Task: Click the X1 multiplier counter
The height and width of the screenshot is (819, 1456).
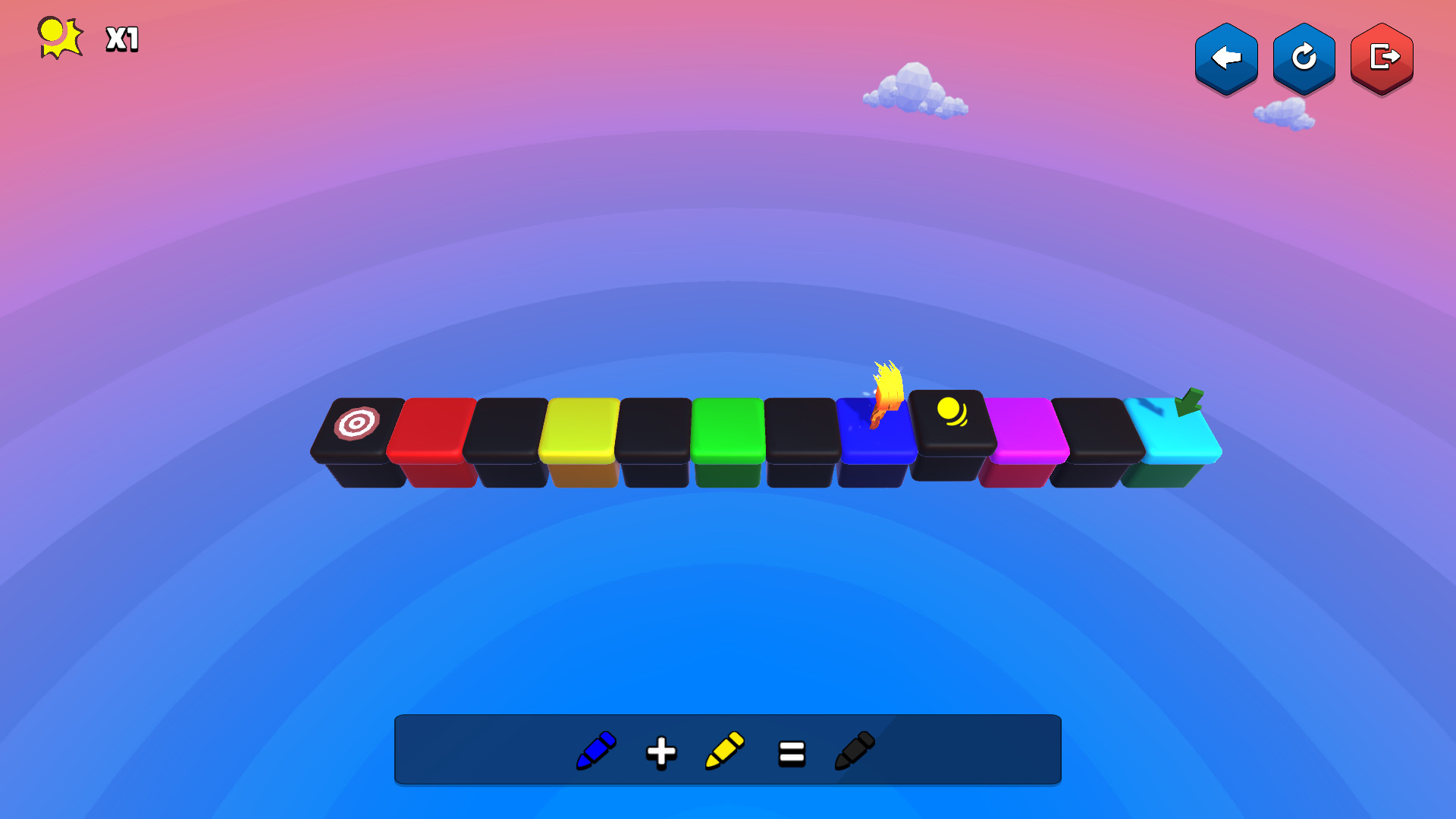Action: tap(121, 39)
